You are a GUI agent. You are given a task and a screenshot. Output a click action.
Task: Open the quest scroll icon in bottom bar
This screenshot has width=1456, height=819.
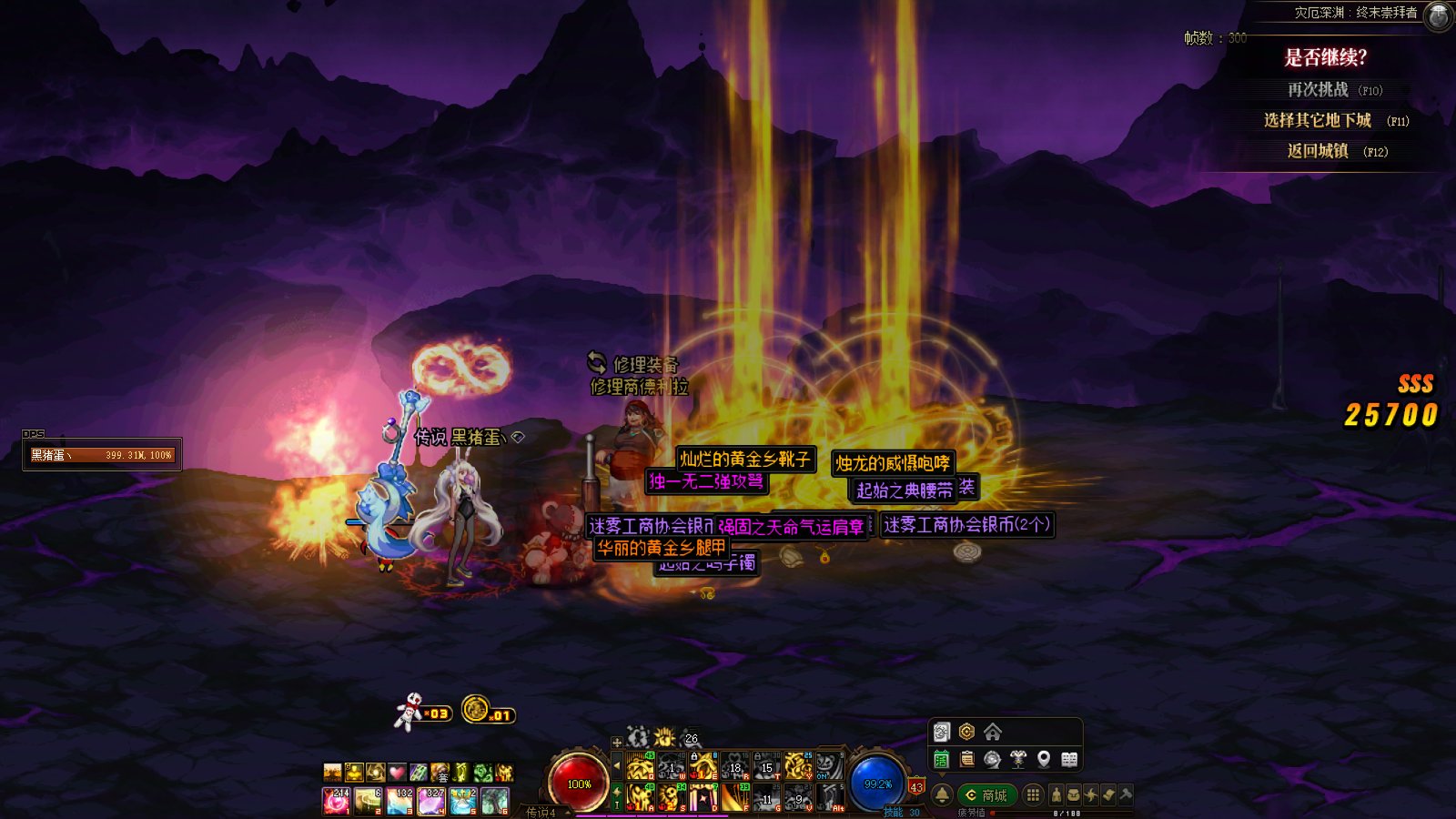1108,795
